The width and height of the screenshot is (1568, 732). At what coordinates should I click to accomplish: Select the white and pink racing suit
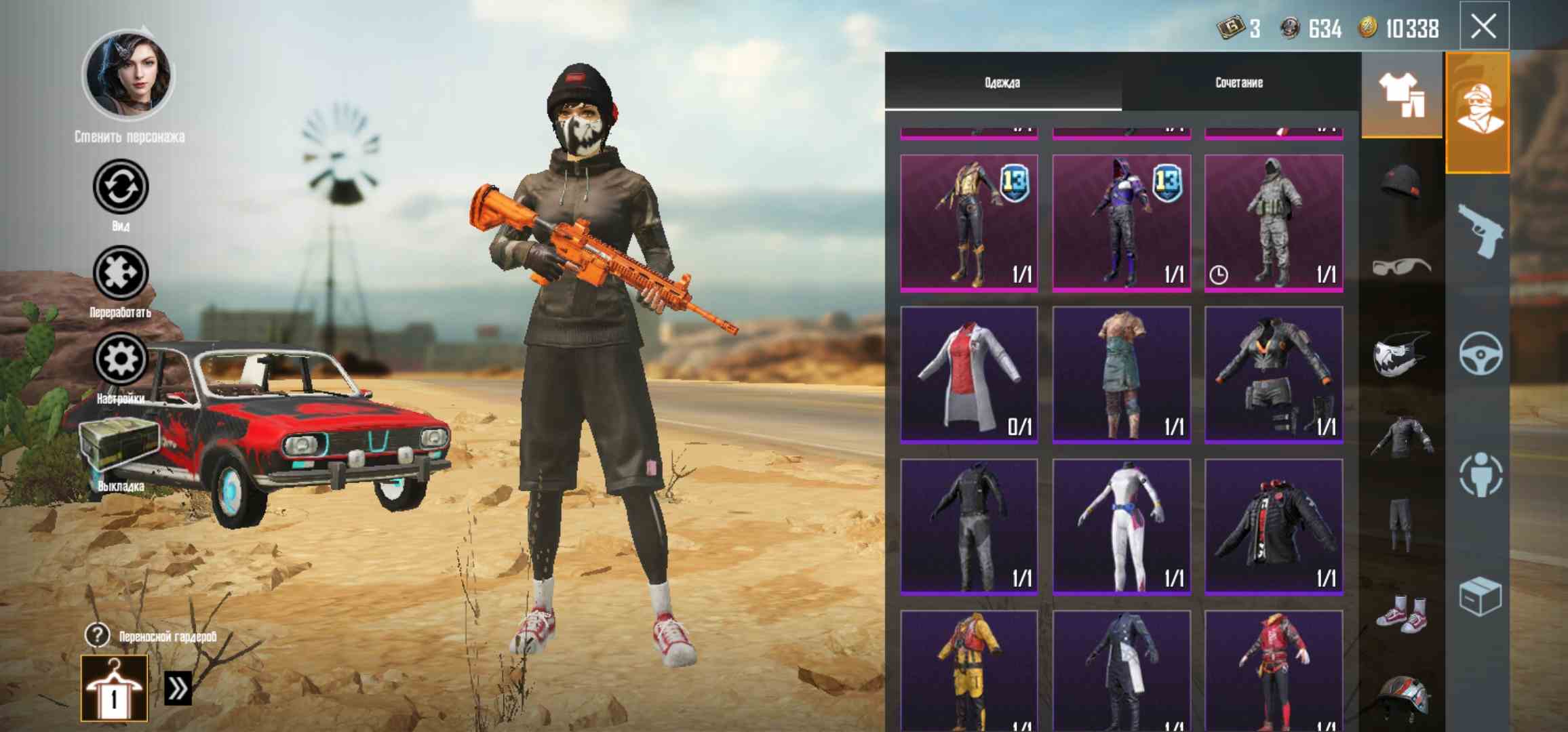pos(1121,527)
